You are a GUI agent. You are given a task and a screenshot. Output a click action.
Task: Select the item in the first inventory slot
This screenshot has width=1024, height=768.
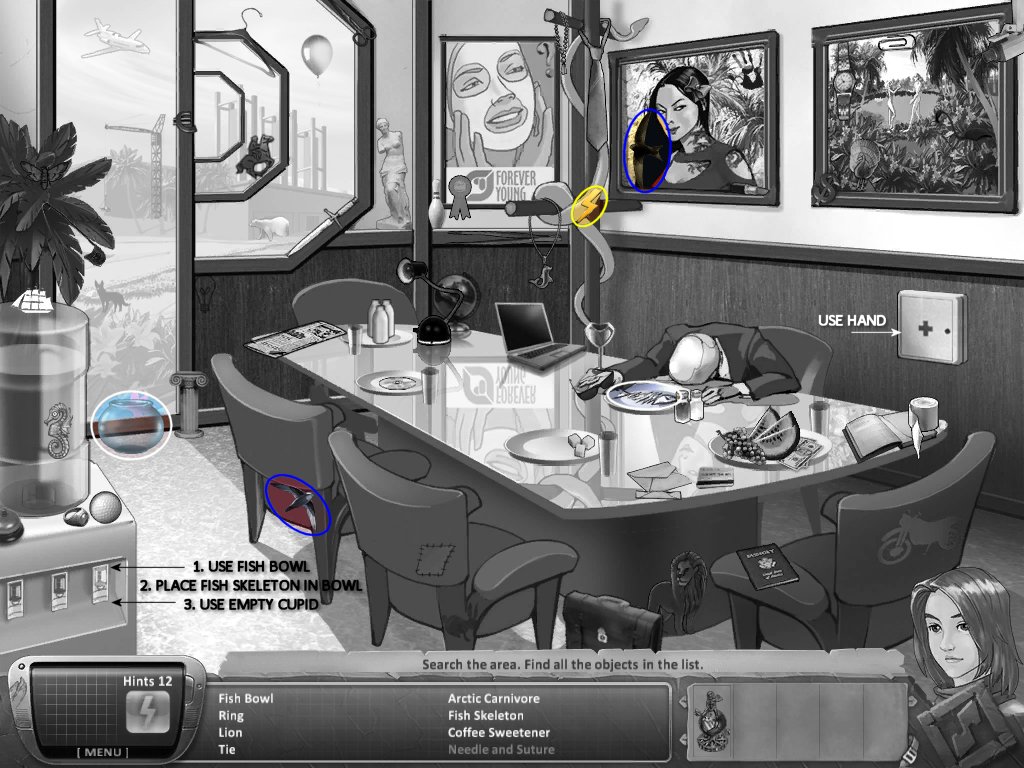(713, 716)
